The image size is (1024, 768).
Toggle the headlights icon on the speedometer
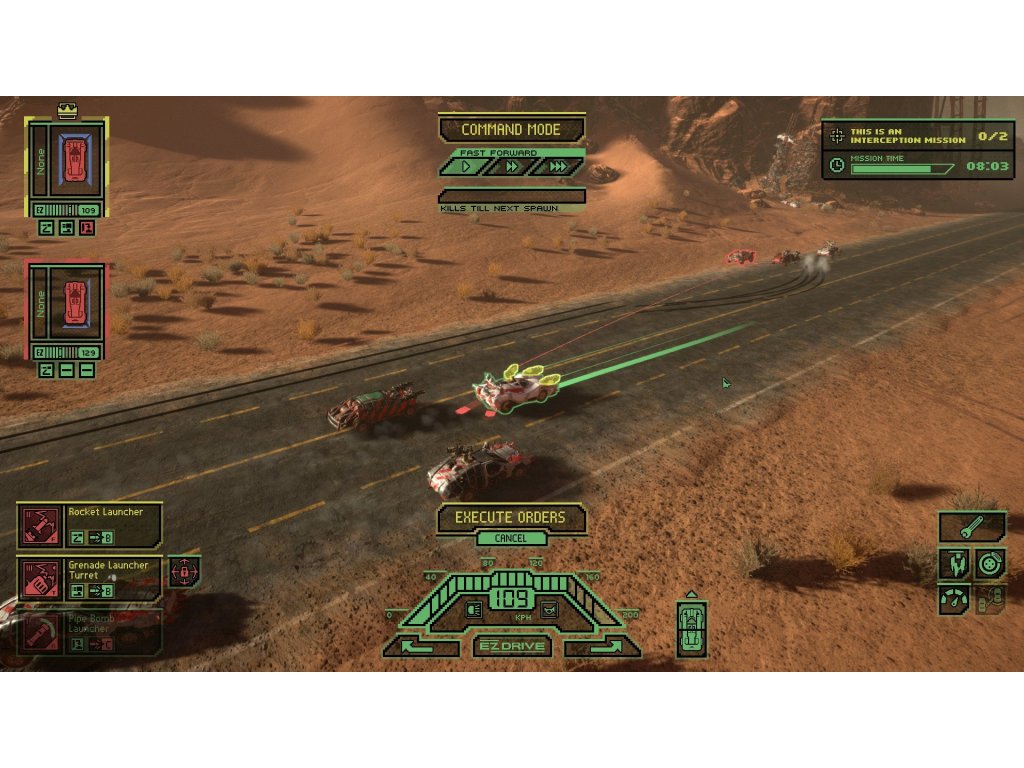475,607
